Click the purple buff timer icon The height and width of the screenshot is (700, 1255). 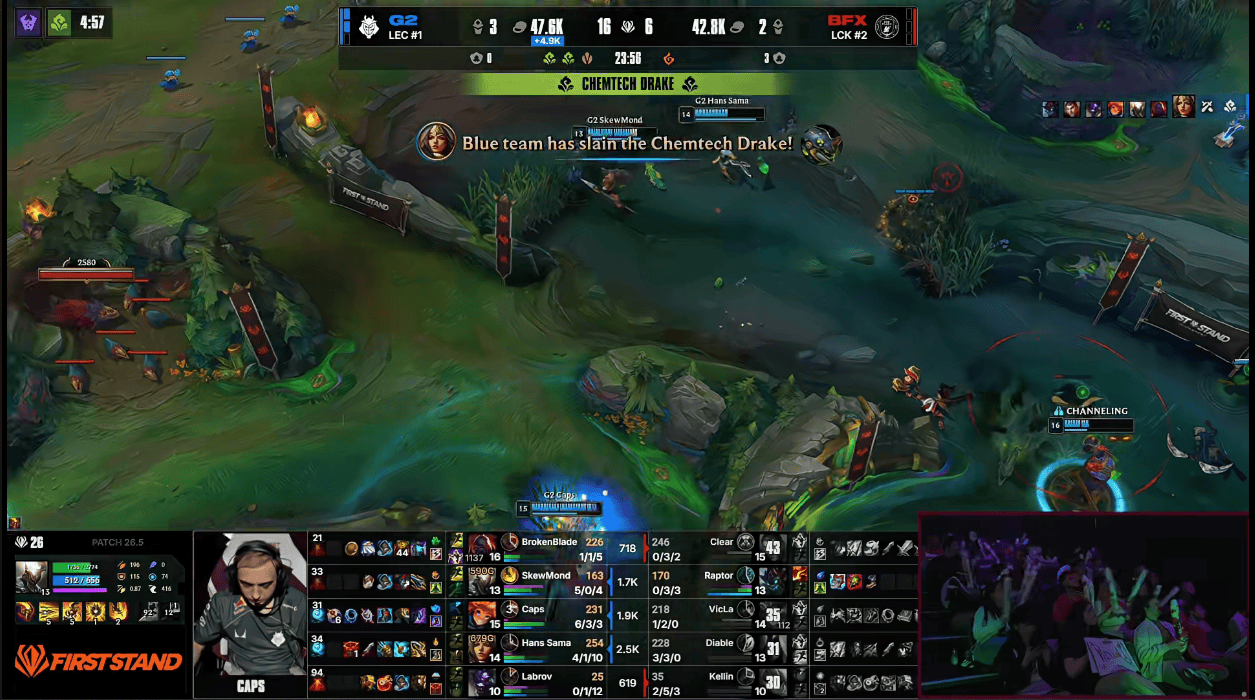[29, 23]
